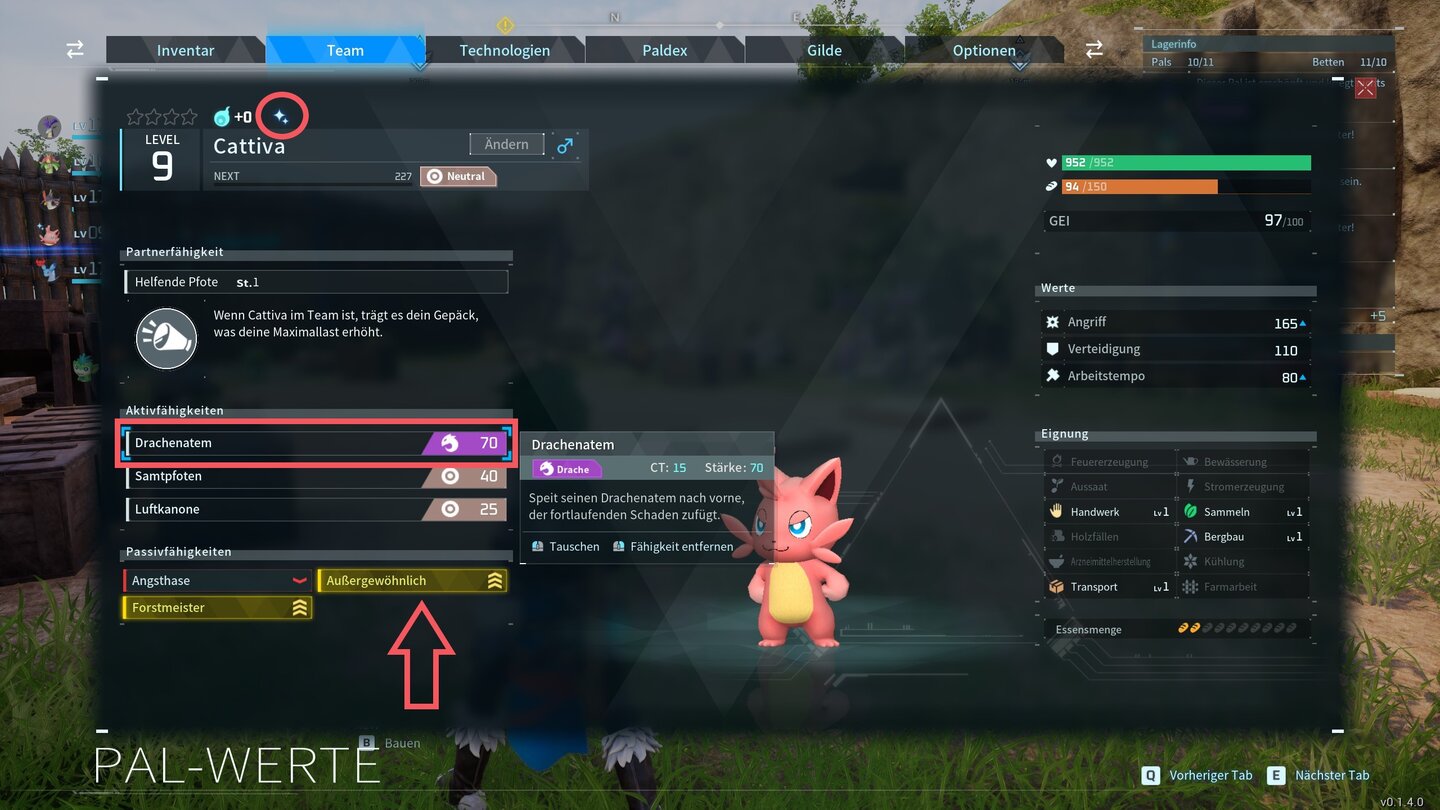1440x810 pixels.
Task: Click the Sammeln leaf icon
Action: click(x=1190, y=511)
